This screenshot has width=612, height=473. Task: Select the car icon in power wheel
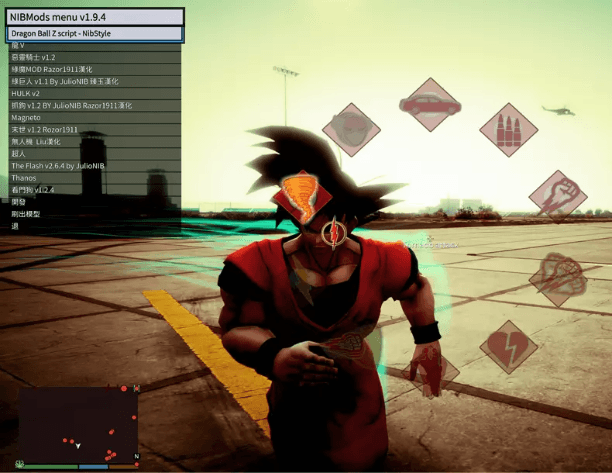(x=430, y=103)
